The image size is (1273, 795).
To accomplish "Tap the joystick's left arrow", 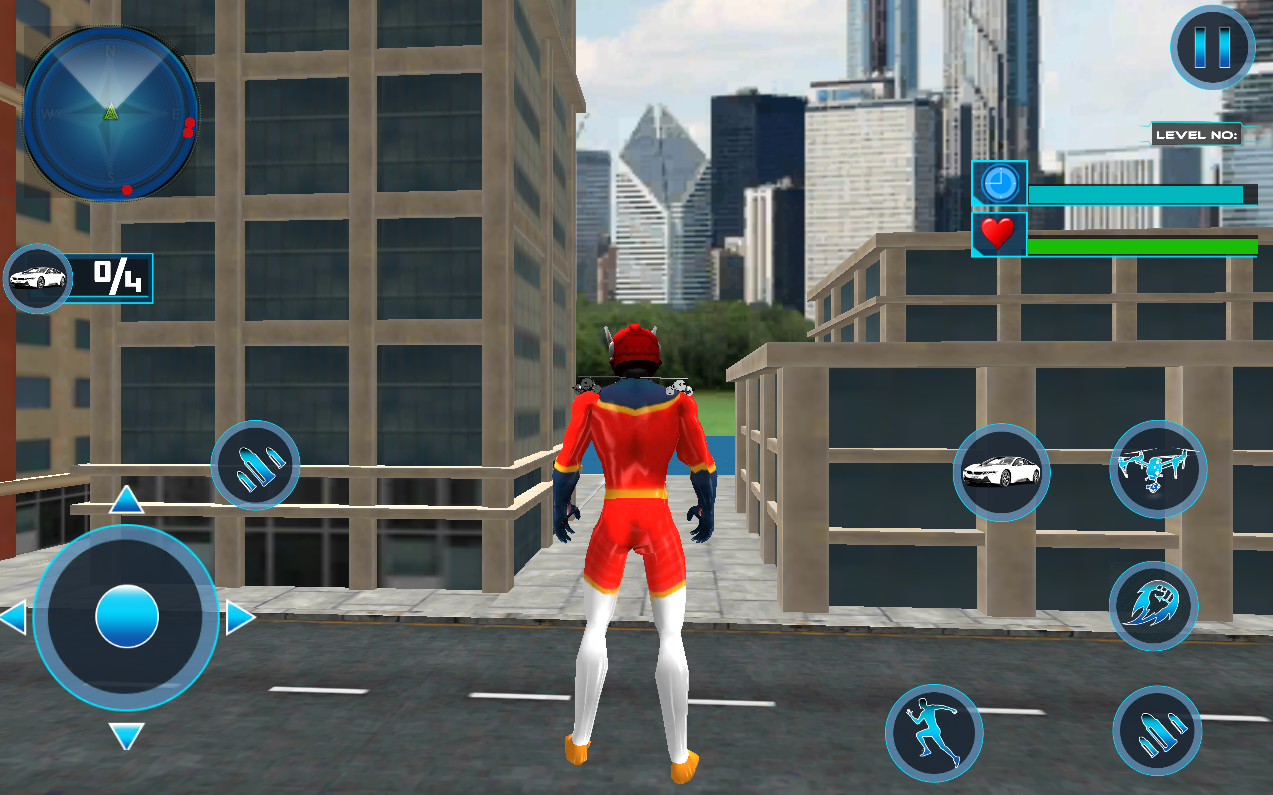I will click(x=13, y=618).
